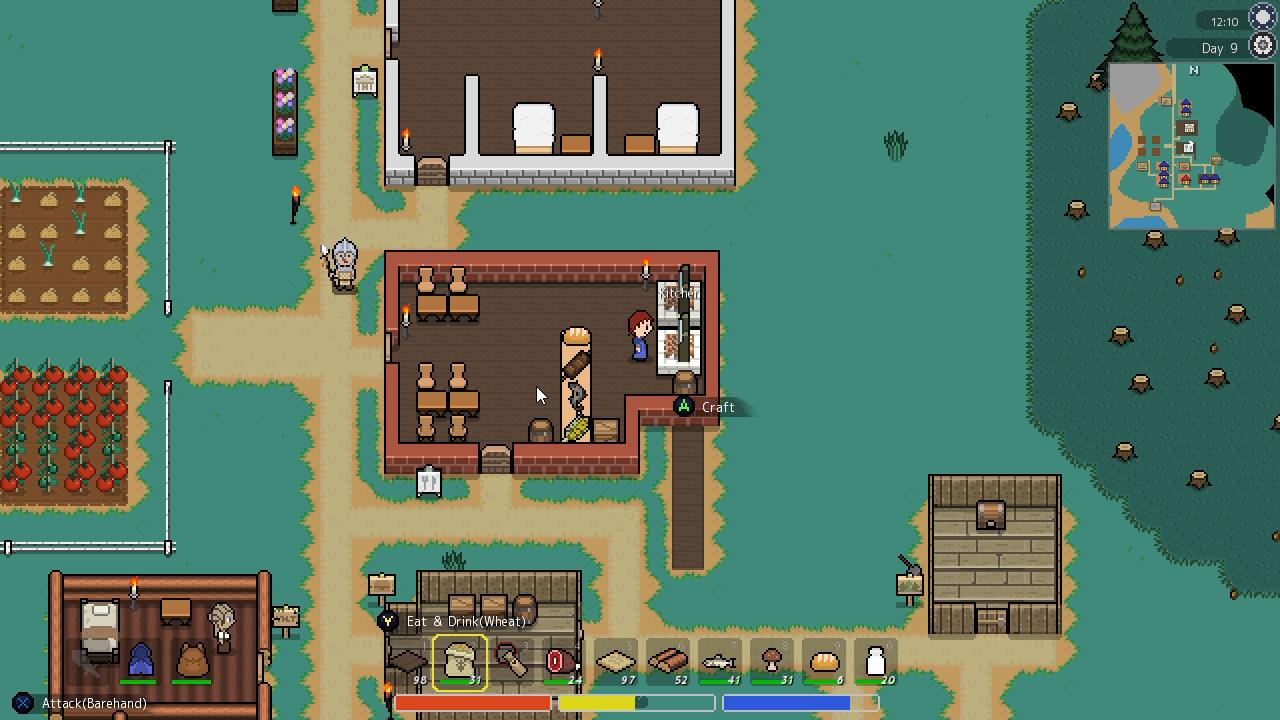Open the village minimap

pyautogui.click(x=1191, y=146)
